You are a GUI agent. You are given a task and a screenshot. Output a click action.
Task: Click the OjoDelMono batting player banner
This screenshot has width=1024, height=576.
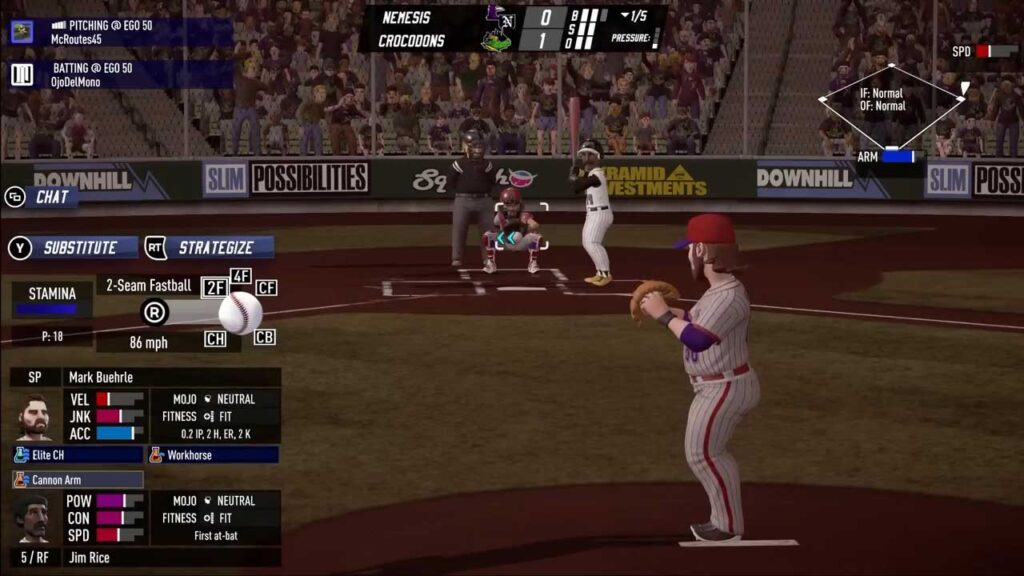point(120,74)
